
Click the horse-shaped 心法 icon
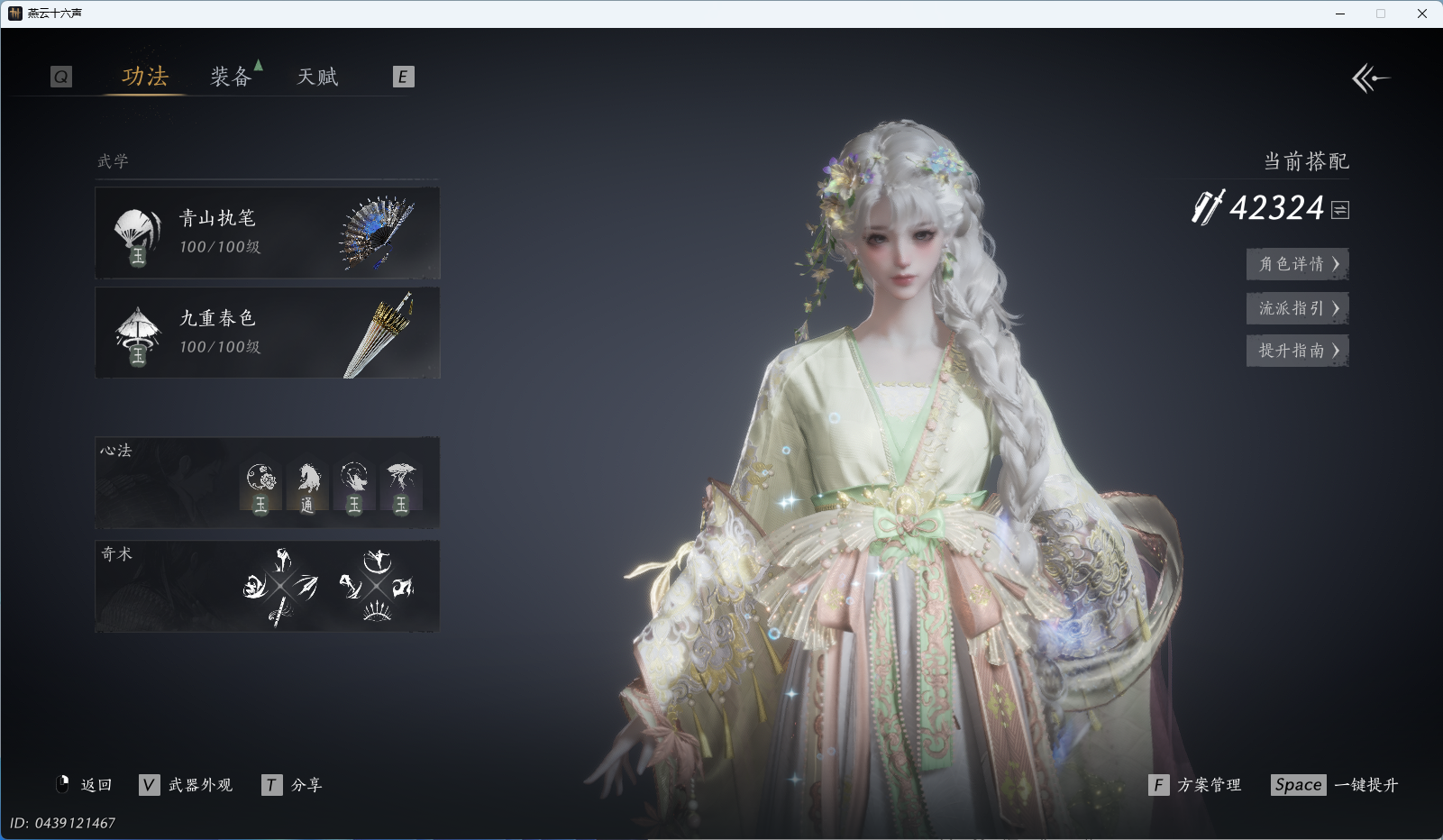click(307, 487)
